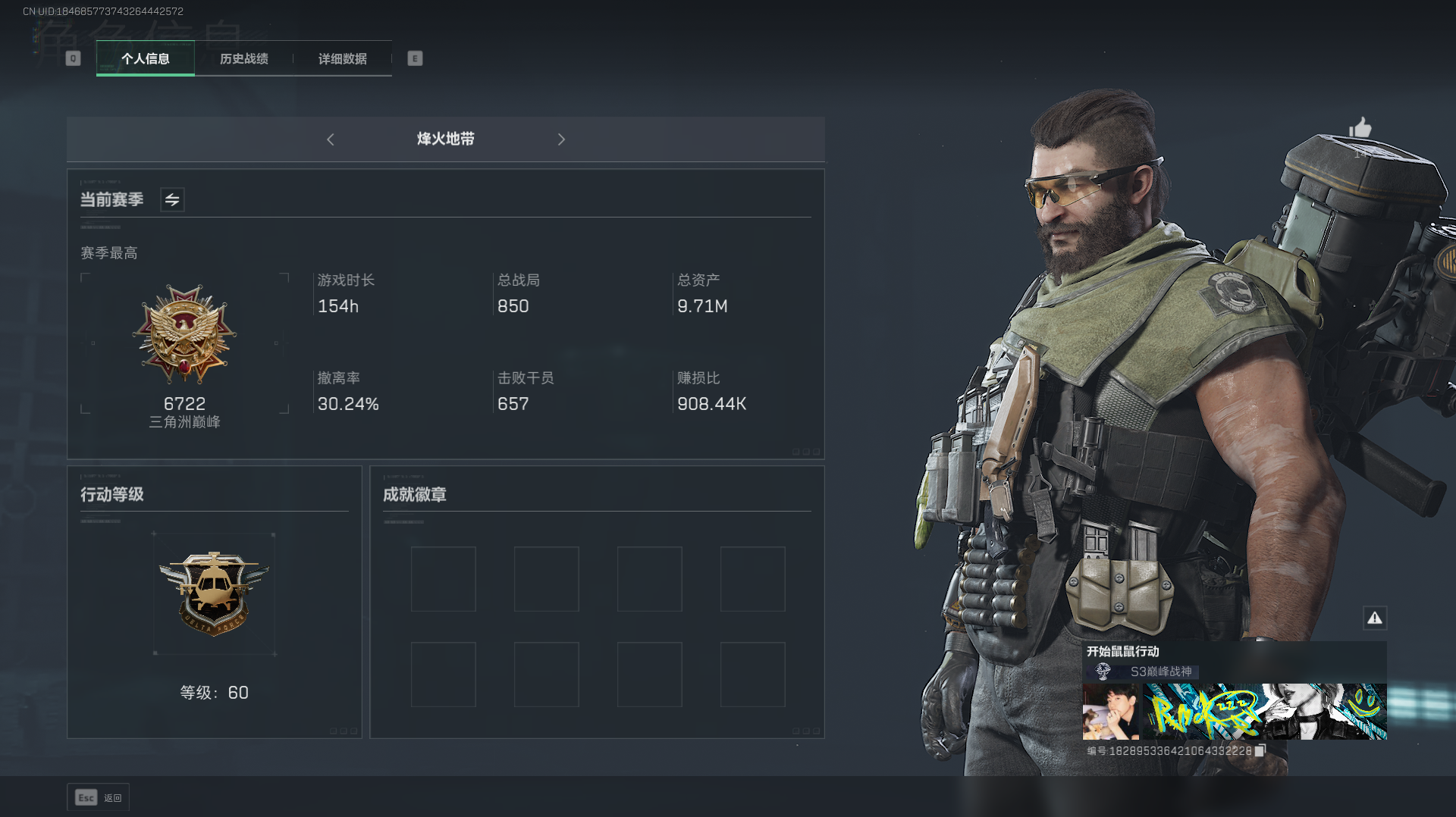The image size is (1456, 817).
Task: View the player's avatar portrait
Action: click(1110, 712)
